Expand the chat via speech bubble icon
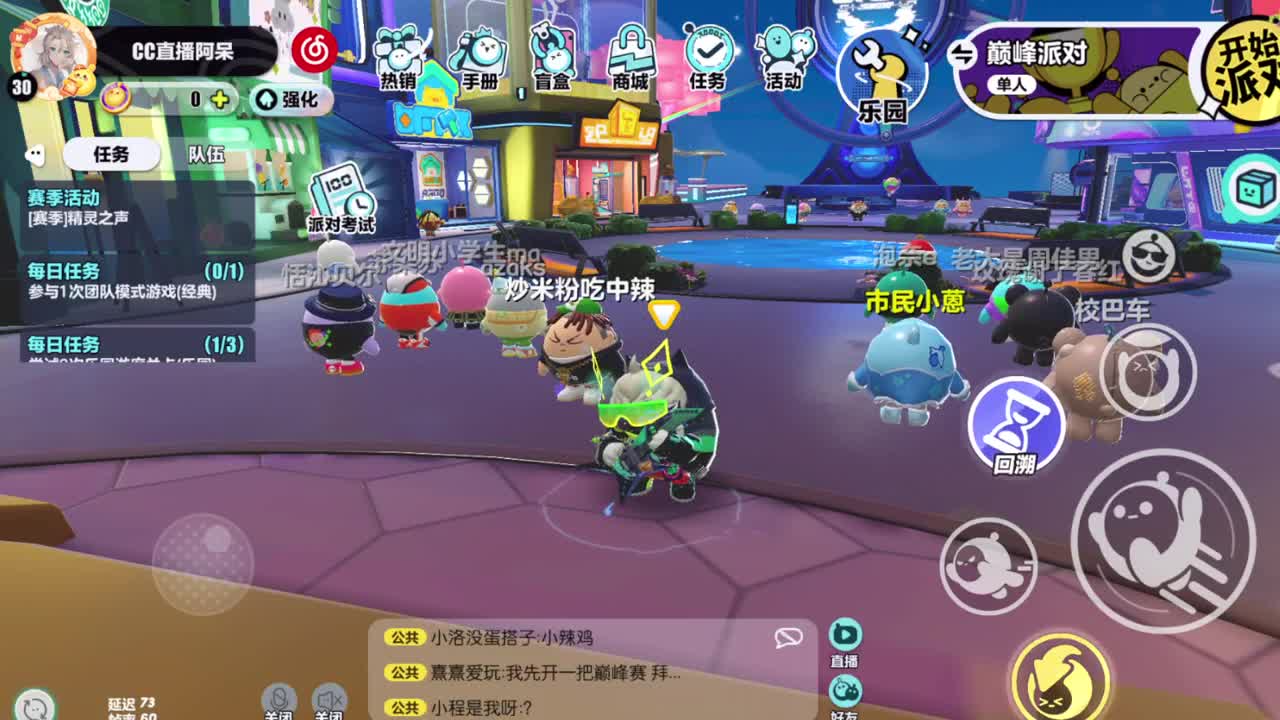This screenshot has height=720, width=1280. tap(788, 640)
